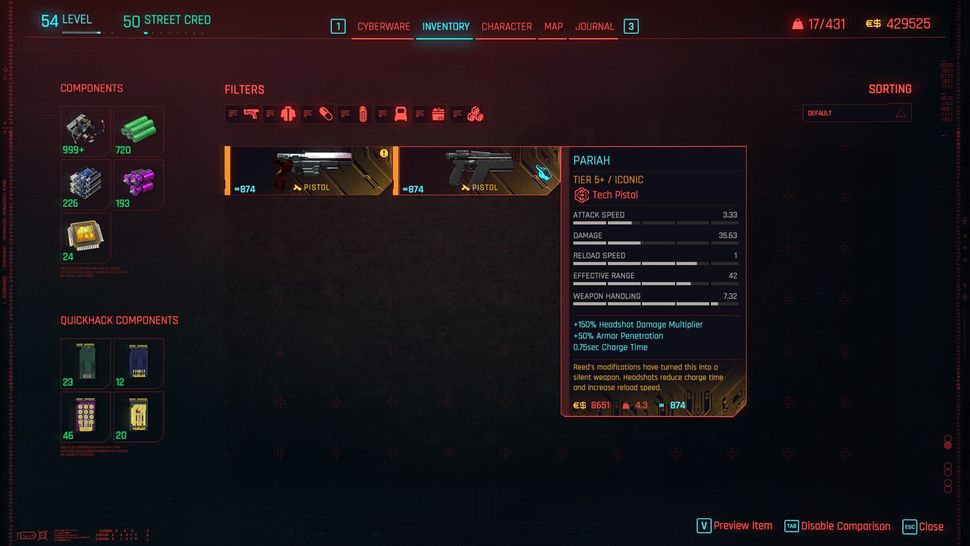Pick the yellow quickhack component showing 20
Screen dimensions: 970x546
coord(138,416)
